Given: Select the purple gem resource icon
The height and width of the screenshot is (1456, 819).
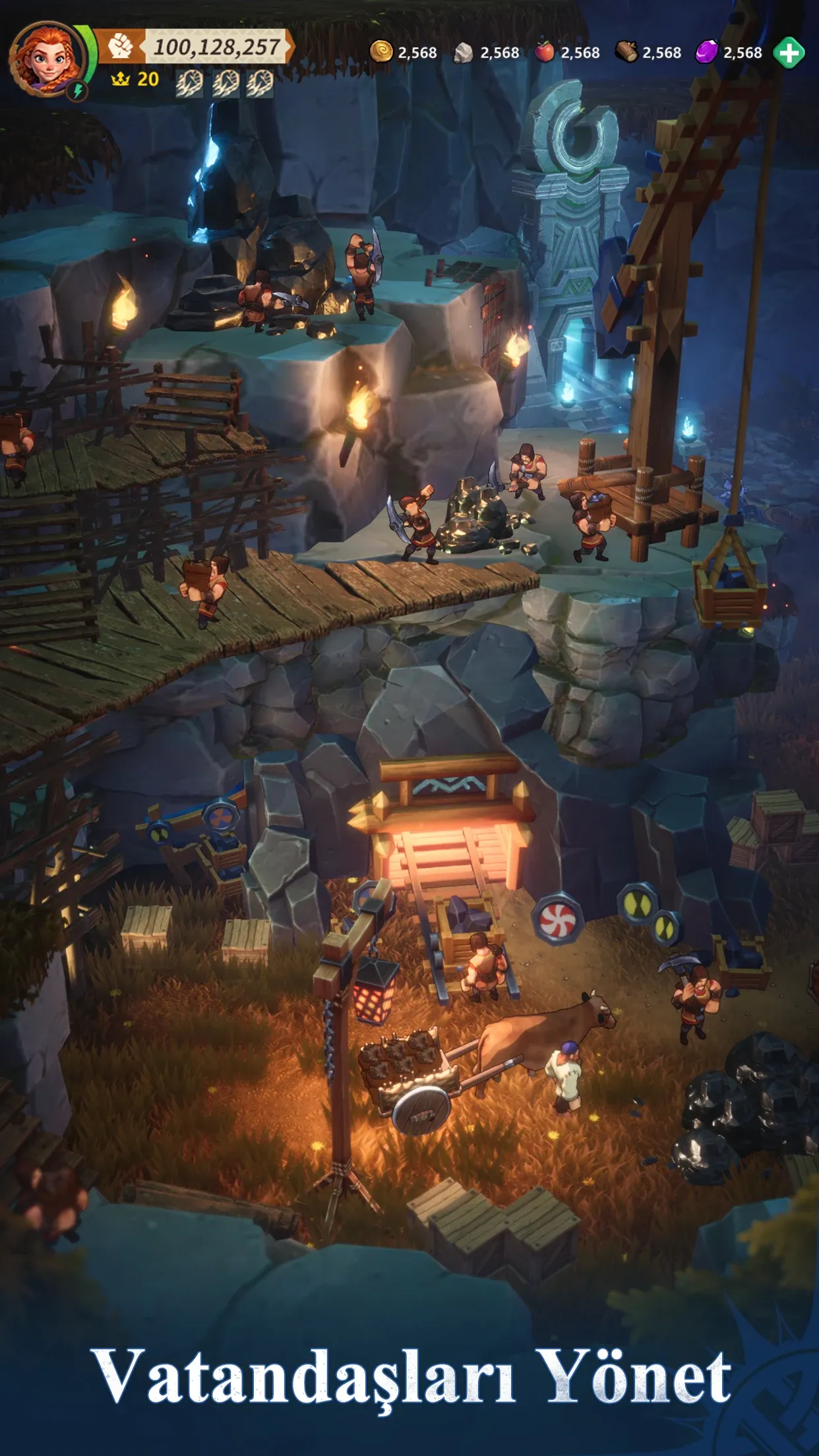Looking at the screenshot, I should [707, 52].
